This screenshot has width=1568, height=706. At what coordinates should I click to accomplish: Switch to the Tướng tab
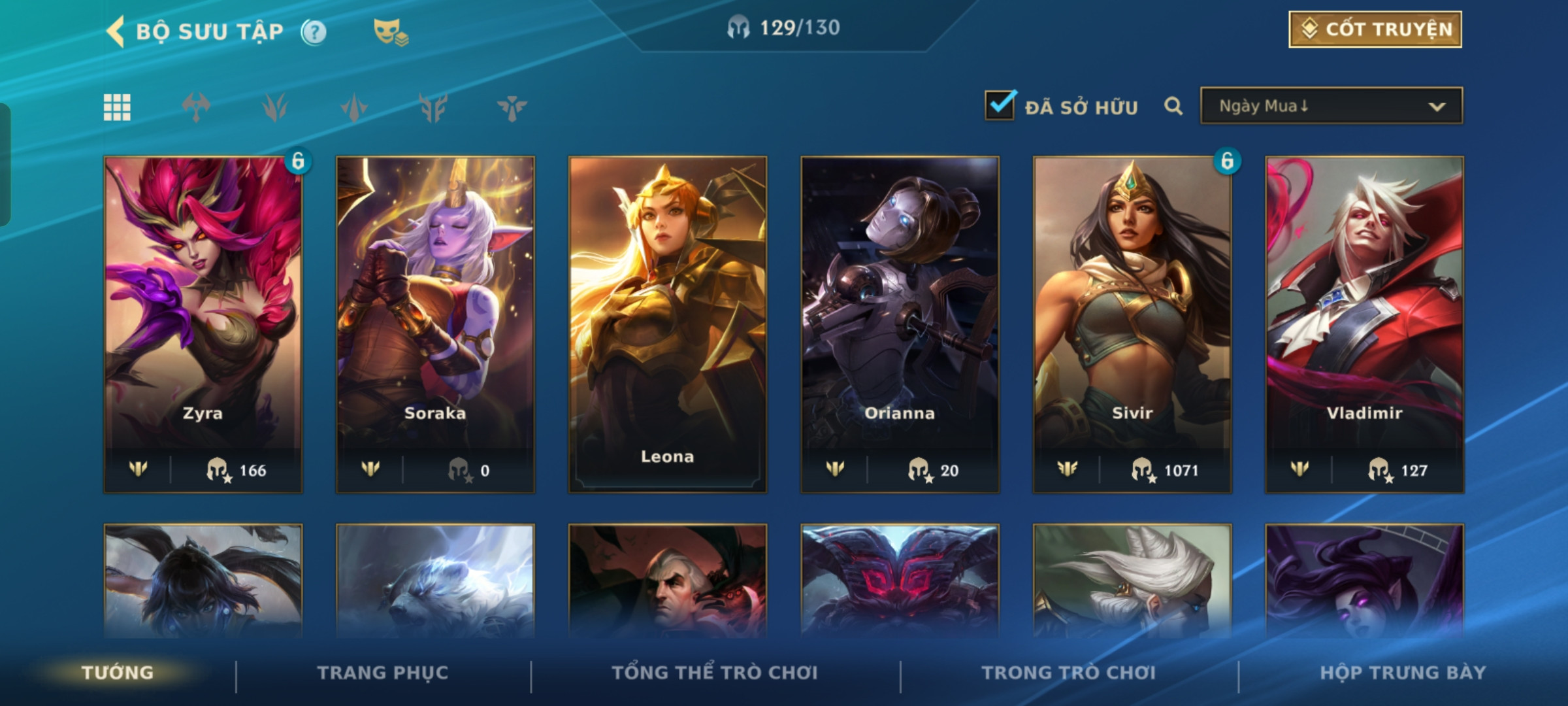pos(118,673)
